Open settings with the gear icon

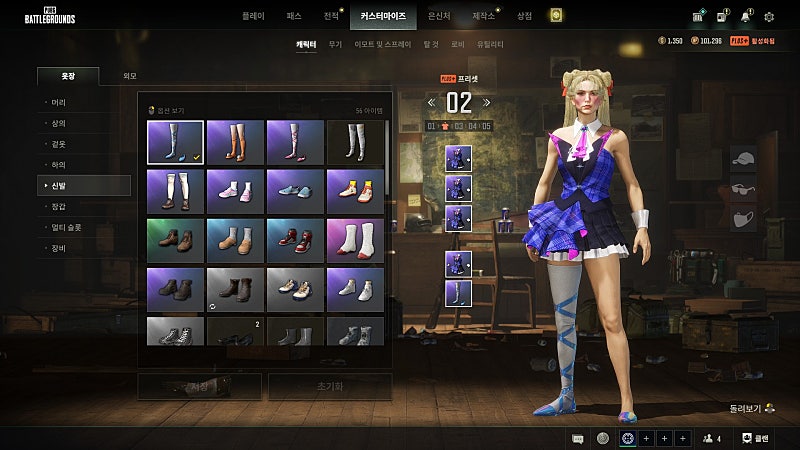(769, 16)
